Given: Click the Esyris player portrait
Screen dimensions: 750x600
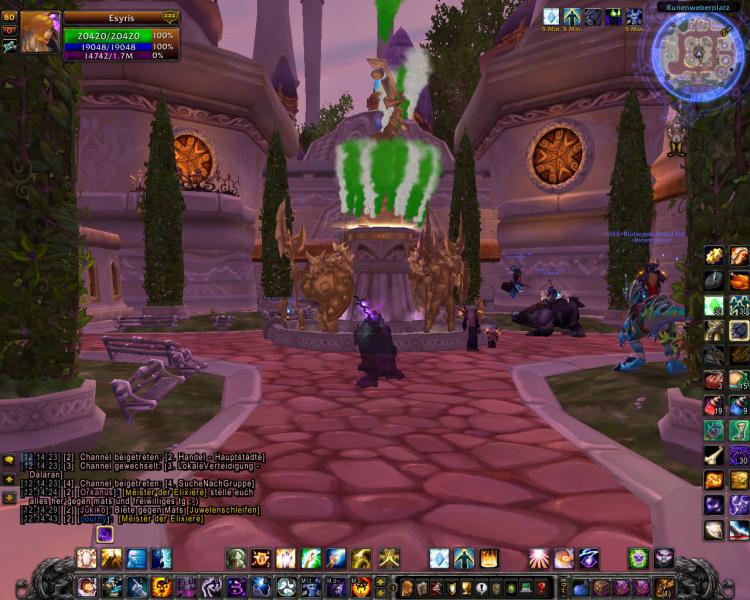Looking at the screenshot, I should coord(40,31).
